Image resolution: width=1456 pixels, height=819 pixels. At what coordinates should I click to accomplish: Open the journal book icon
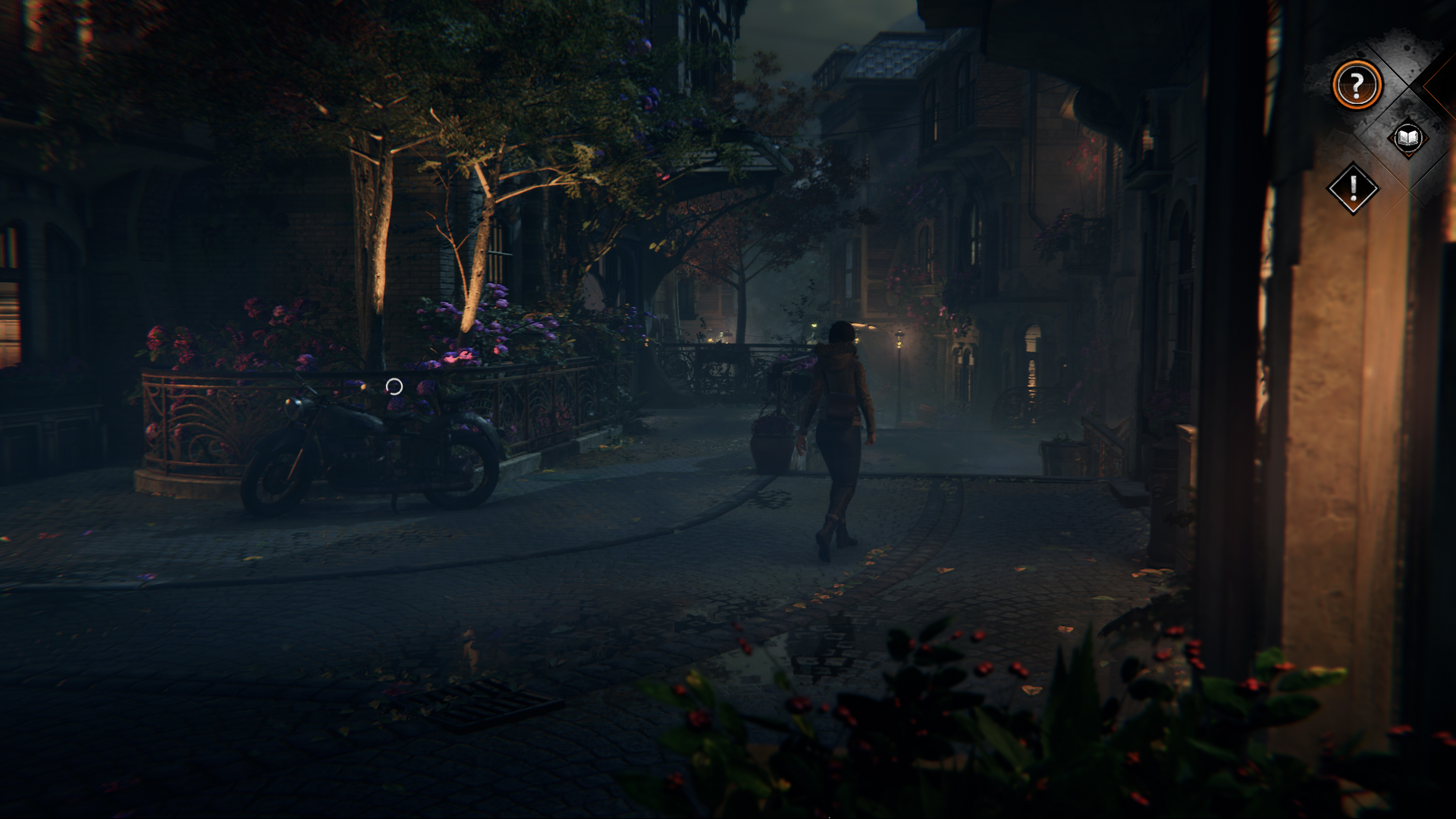coord(1407,138)
